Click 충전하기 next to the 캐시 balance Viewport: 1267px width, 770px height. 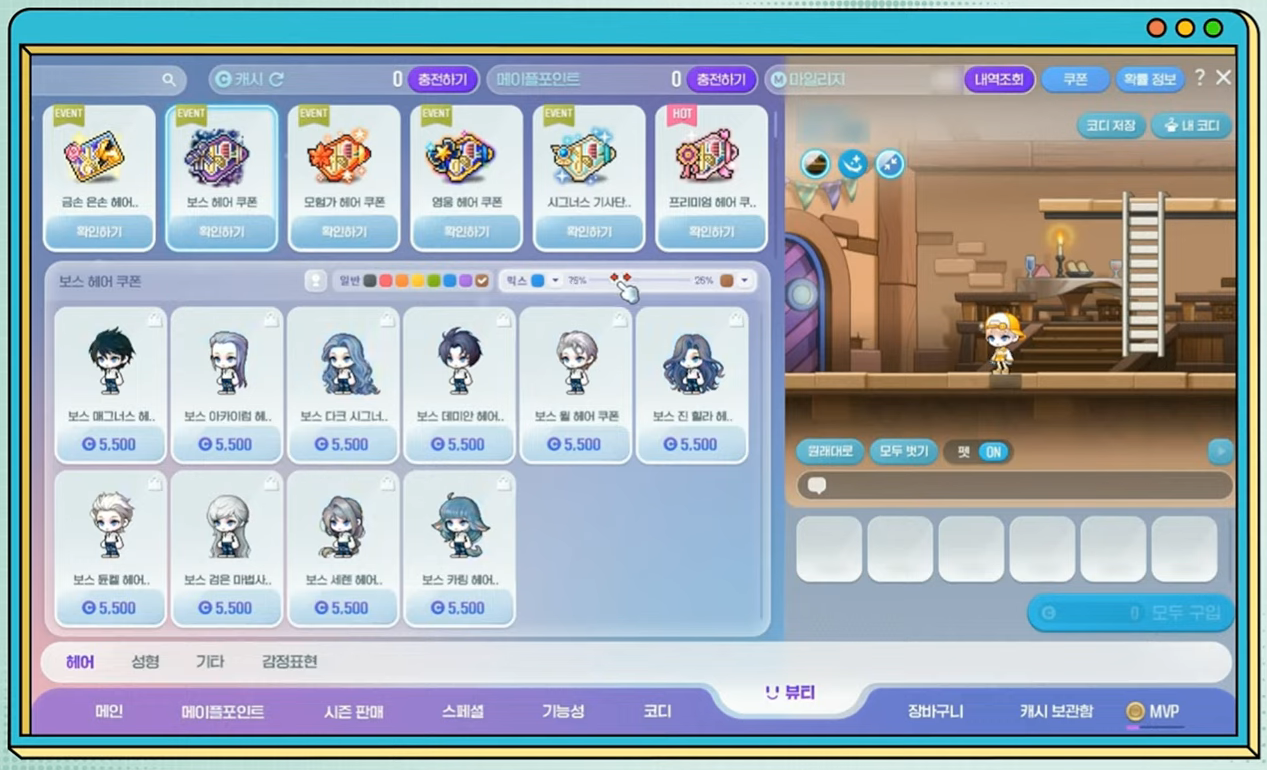click(x=442, y=79)
